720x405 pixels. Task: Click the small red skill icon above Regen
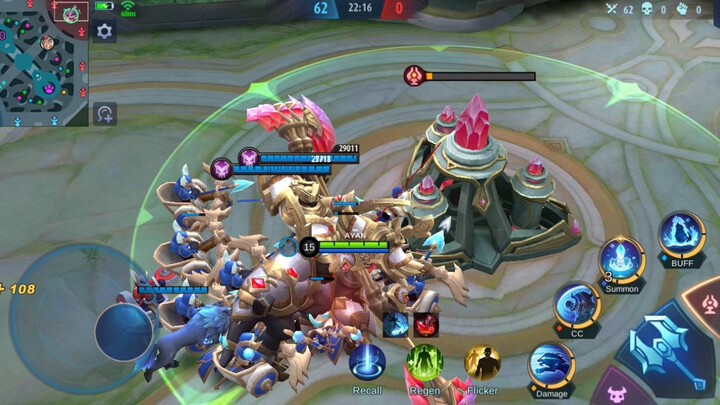click(x=426, y=324)
